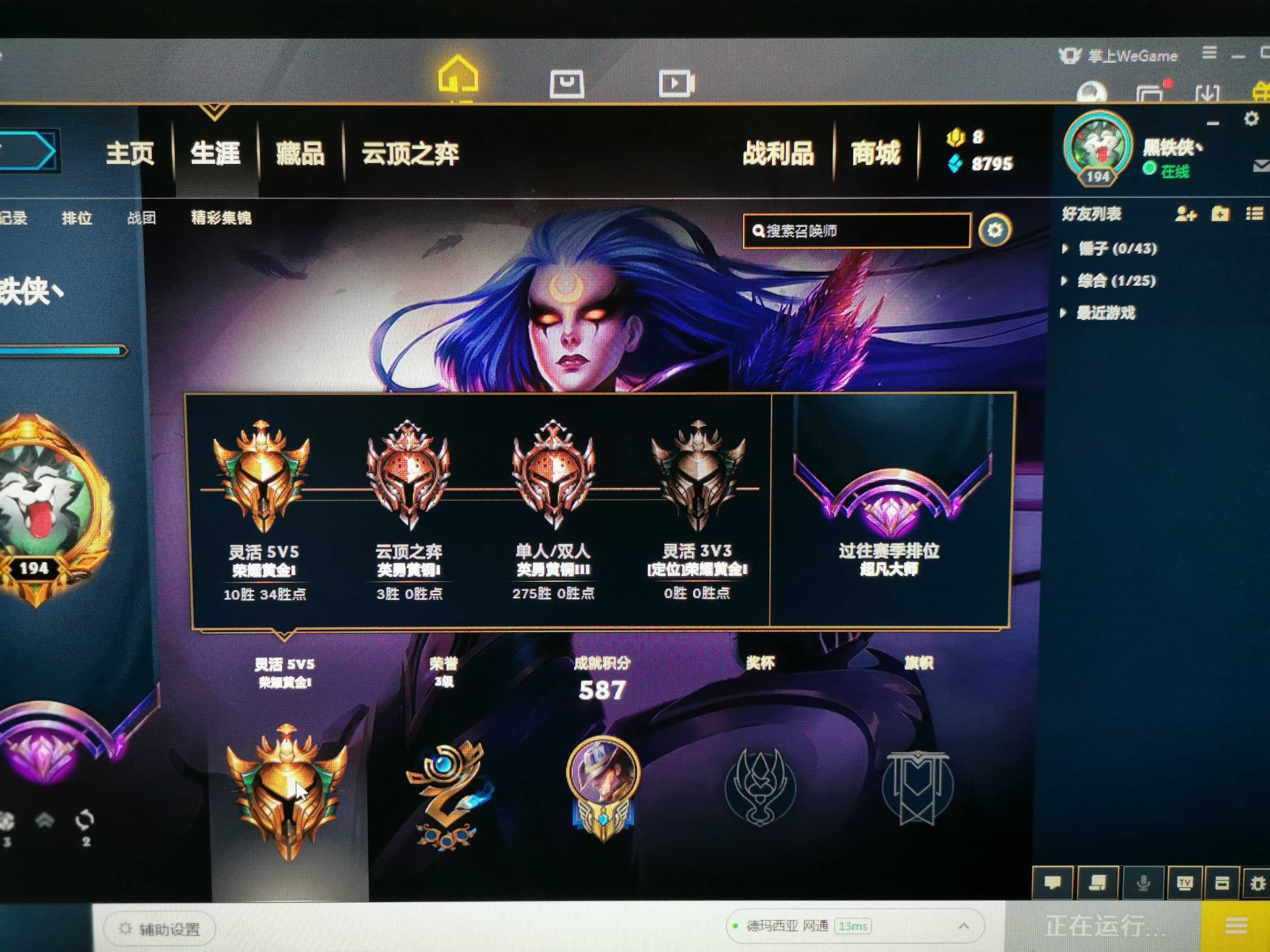Open the 辅助设置 assist settings
The height and width of the screenshot is (952, 1270).
pos(160,928)
